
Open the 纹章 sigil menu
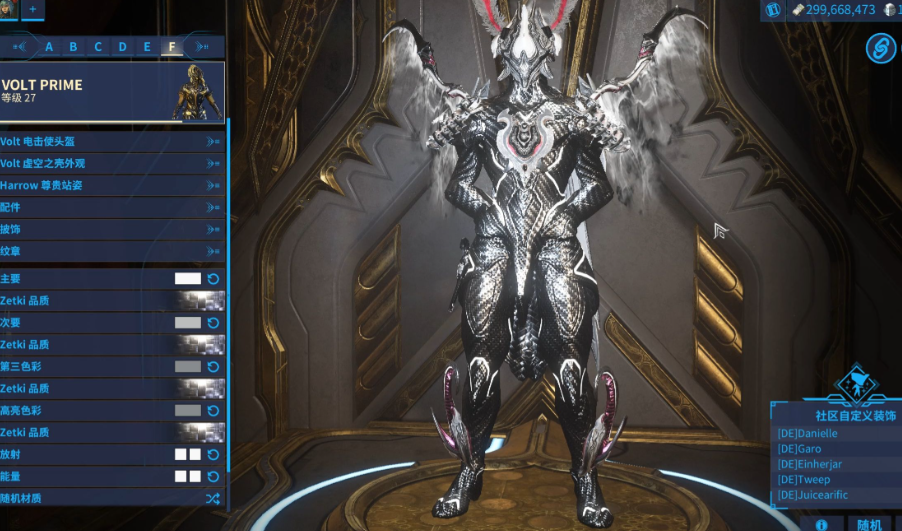tap(112, 251)
